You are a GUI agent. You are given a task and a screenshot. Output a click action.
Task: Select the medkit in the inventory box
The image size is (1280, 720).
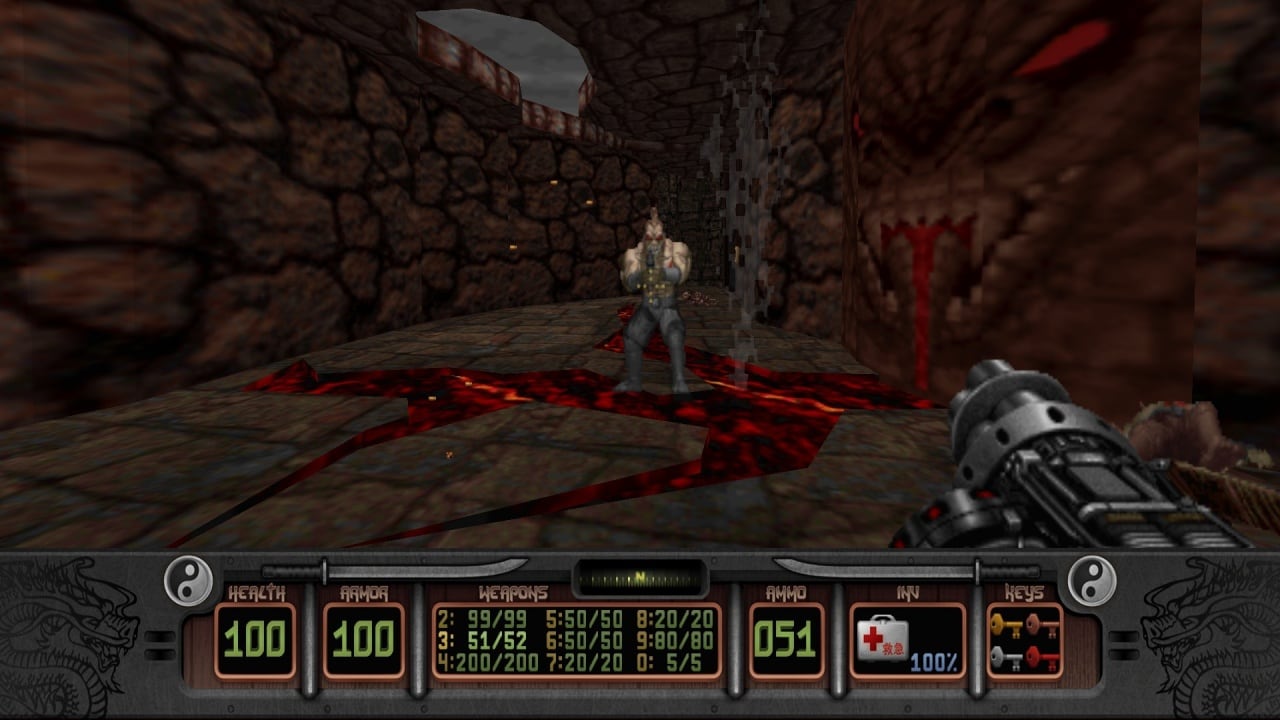tap(881, 638)
